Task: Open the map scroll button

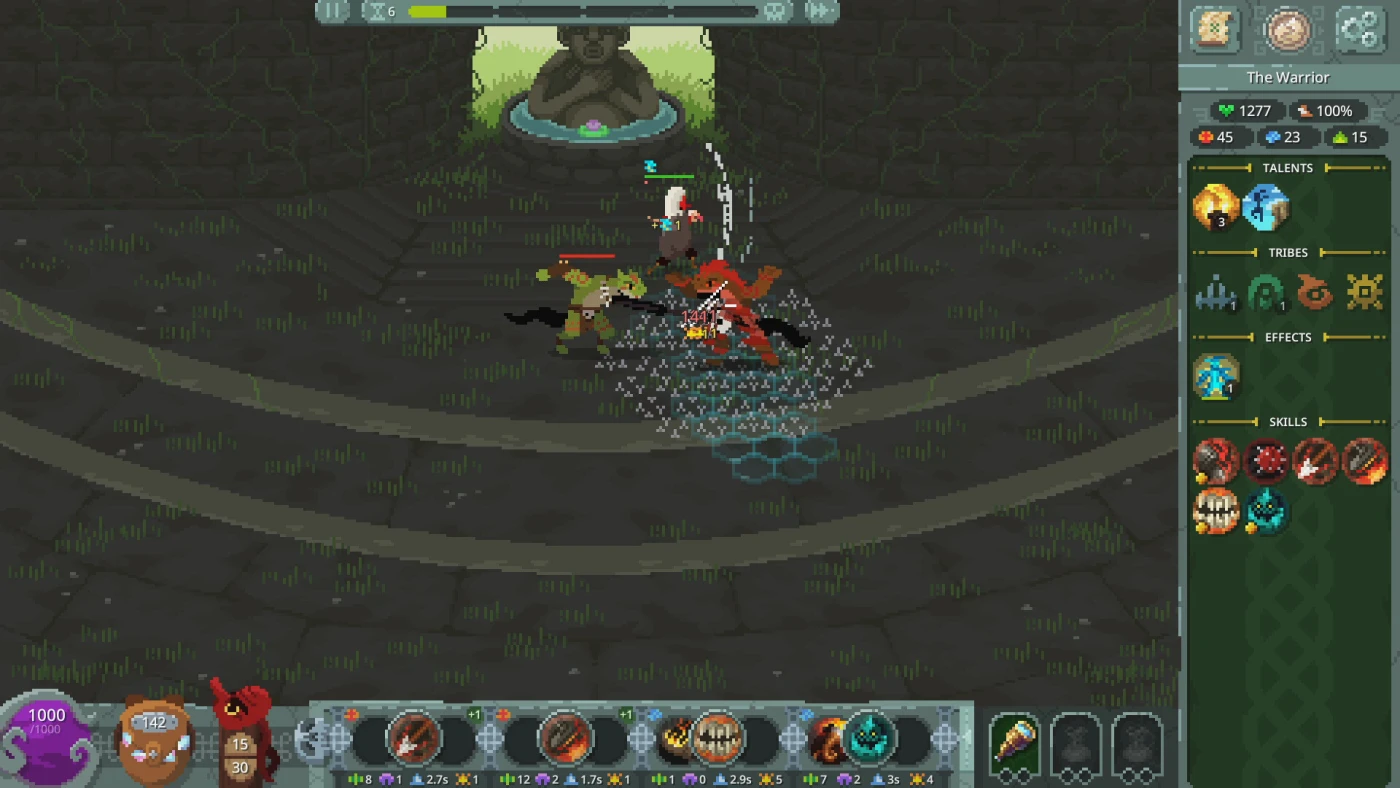Action: coord(1216,29)
